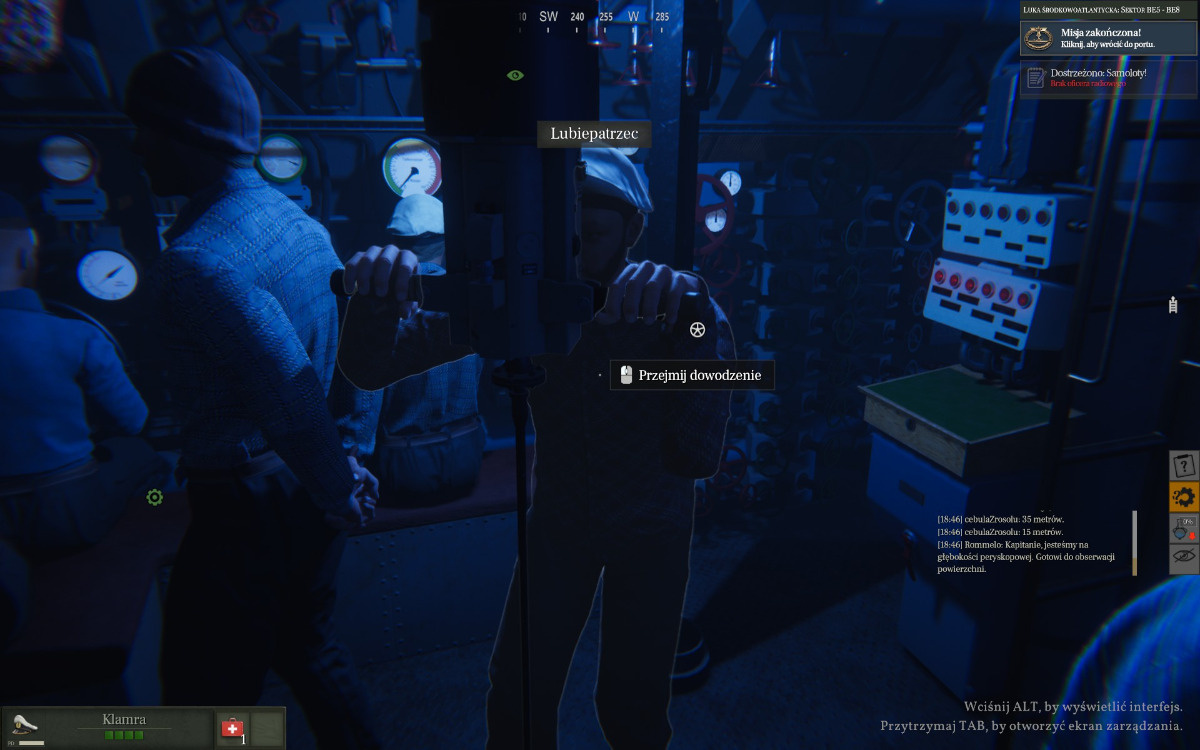This screenshot has width=1200, height=750.
Task: Toggle the crossed-out eye visibility button
Action: (1184, 558)
